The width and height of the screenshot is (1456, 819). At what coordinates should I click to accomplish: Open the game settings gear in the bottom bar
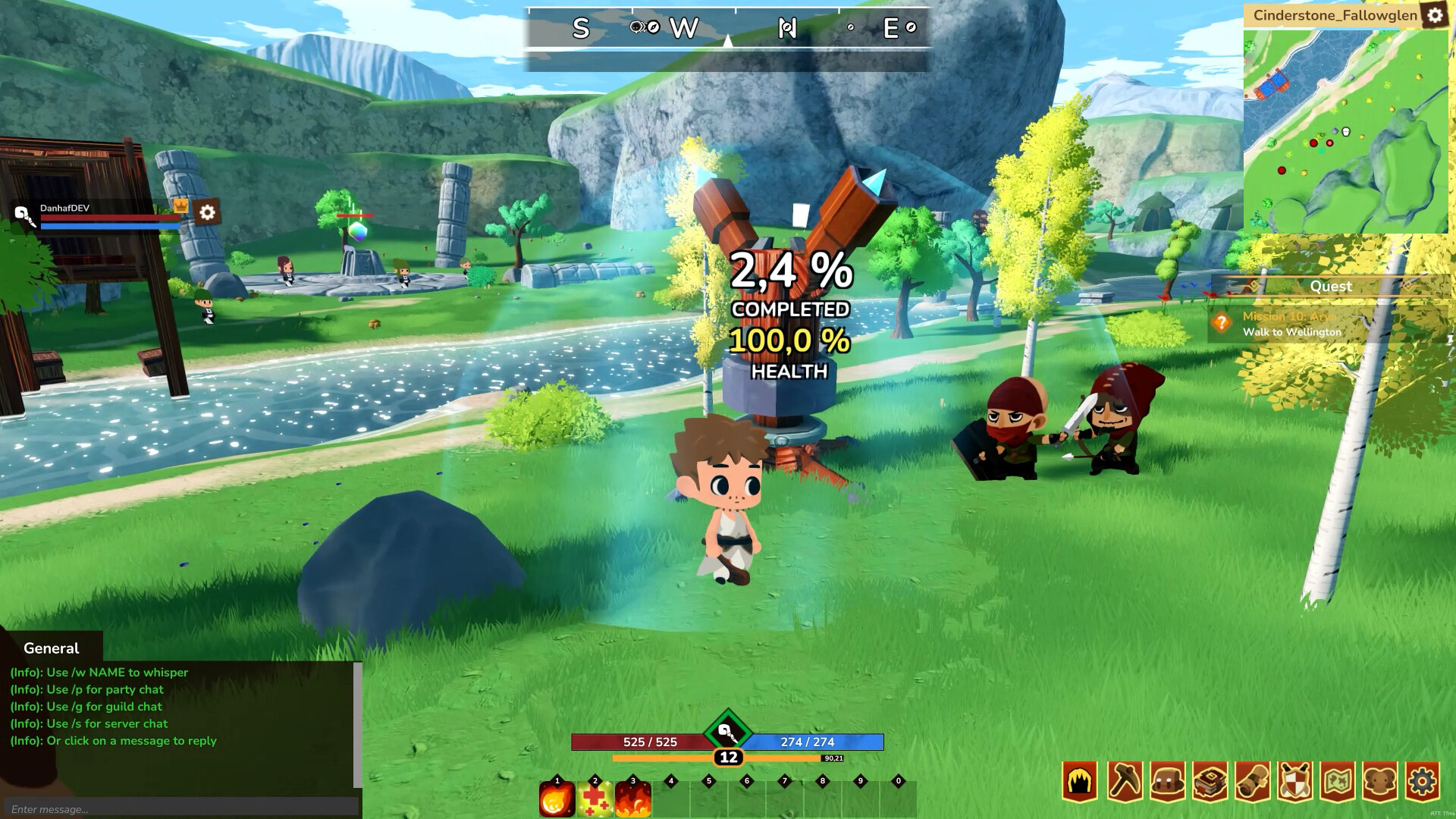click(x=1423, y=780)
